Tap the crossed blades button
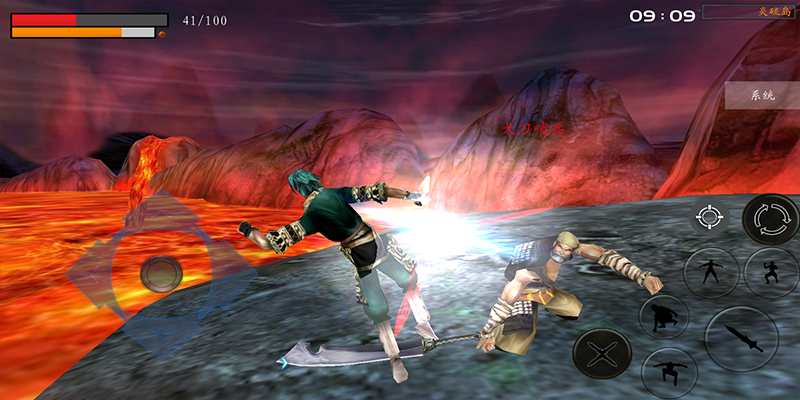Screen dimensions: 800x400 coord(602,353)
